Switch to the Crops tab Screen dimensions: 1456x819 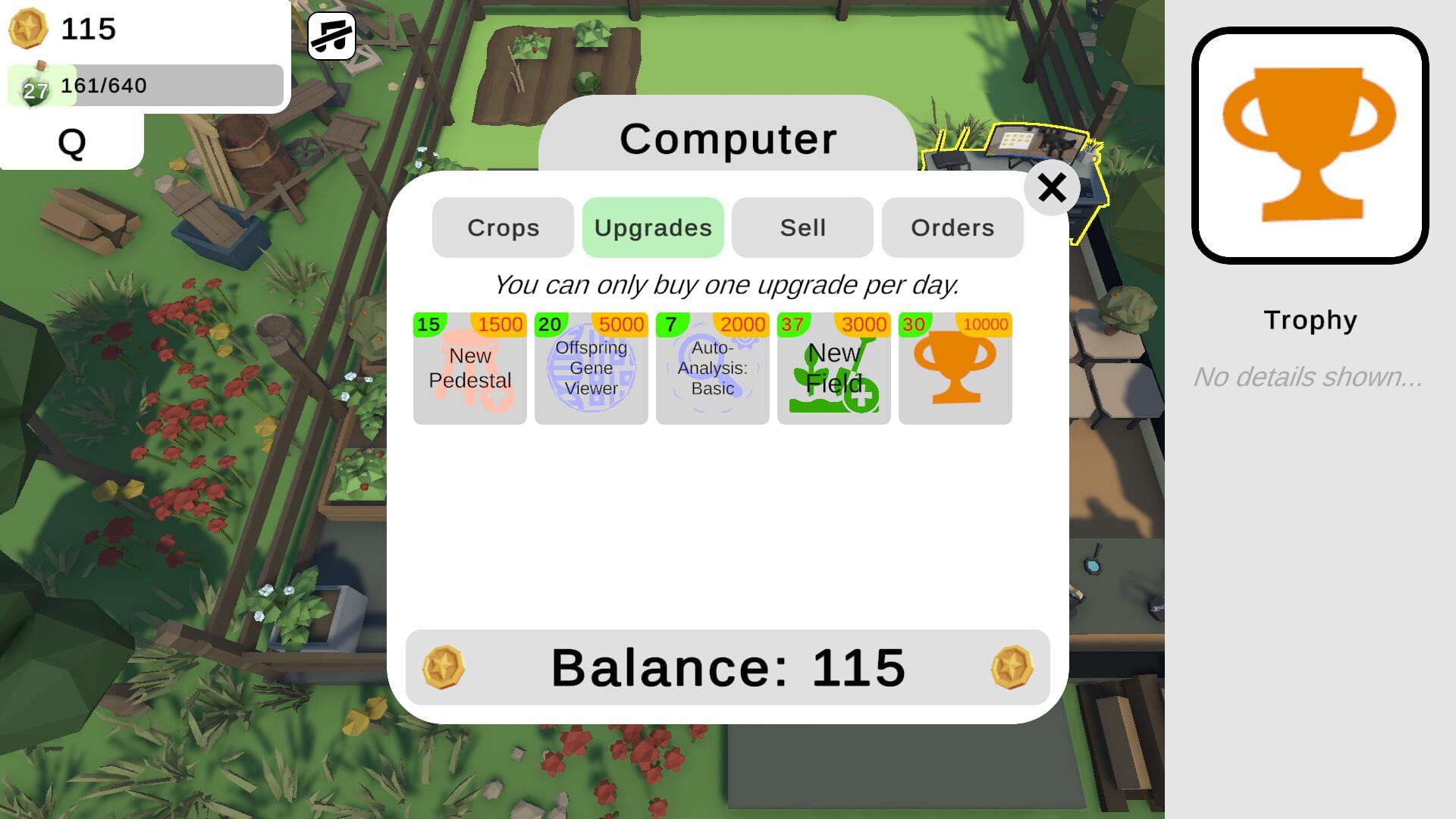tap(502, 227)
